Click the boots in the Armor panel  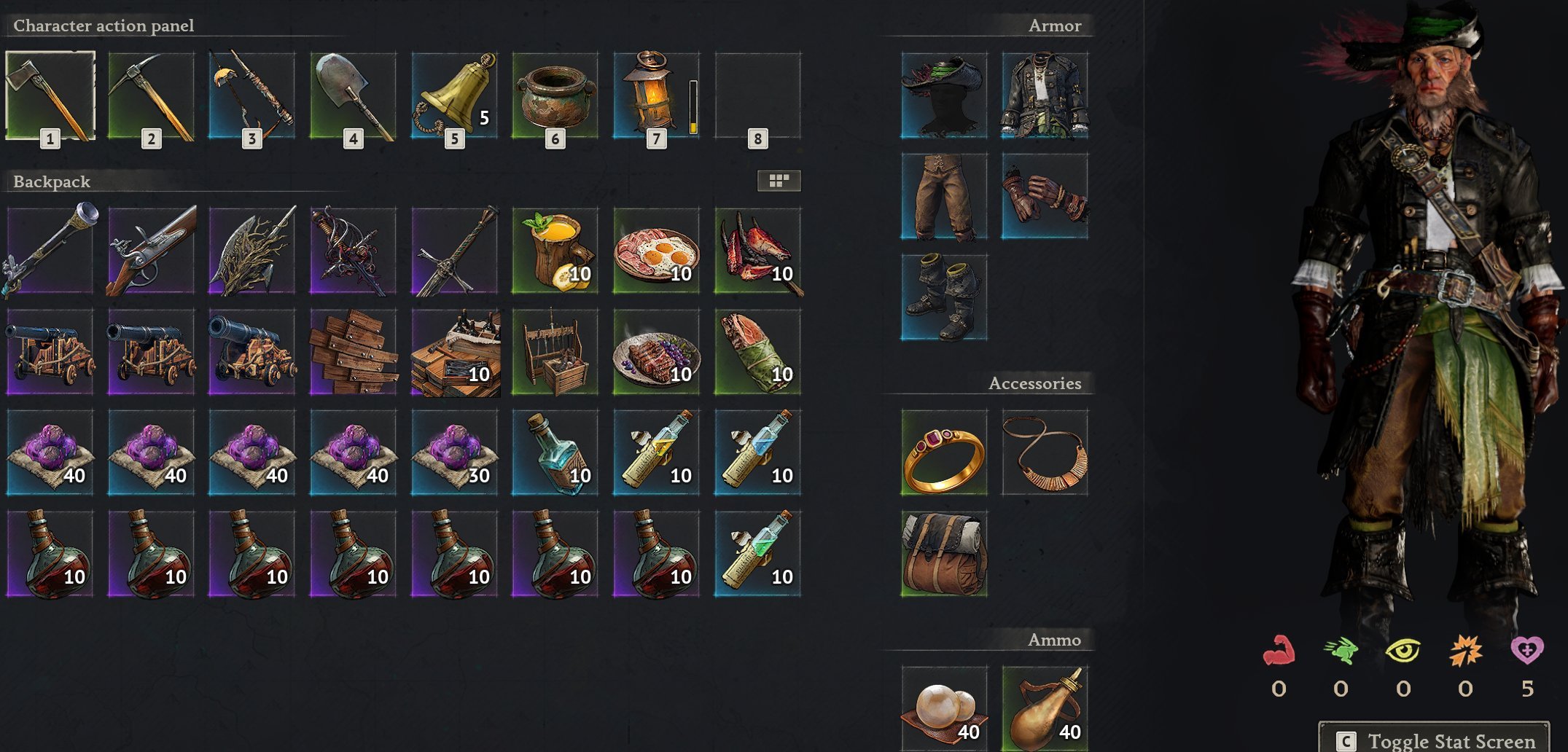[x=944, y=297]
